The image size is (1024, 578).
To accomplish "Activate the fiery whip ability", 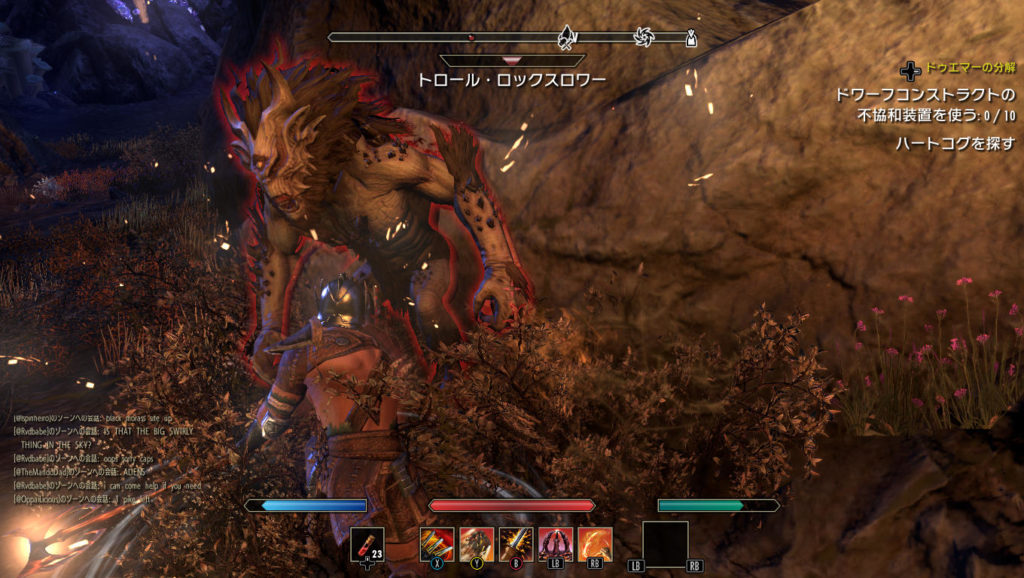I will (595, 544).
